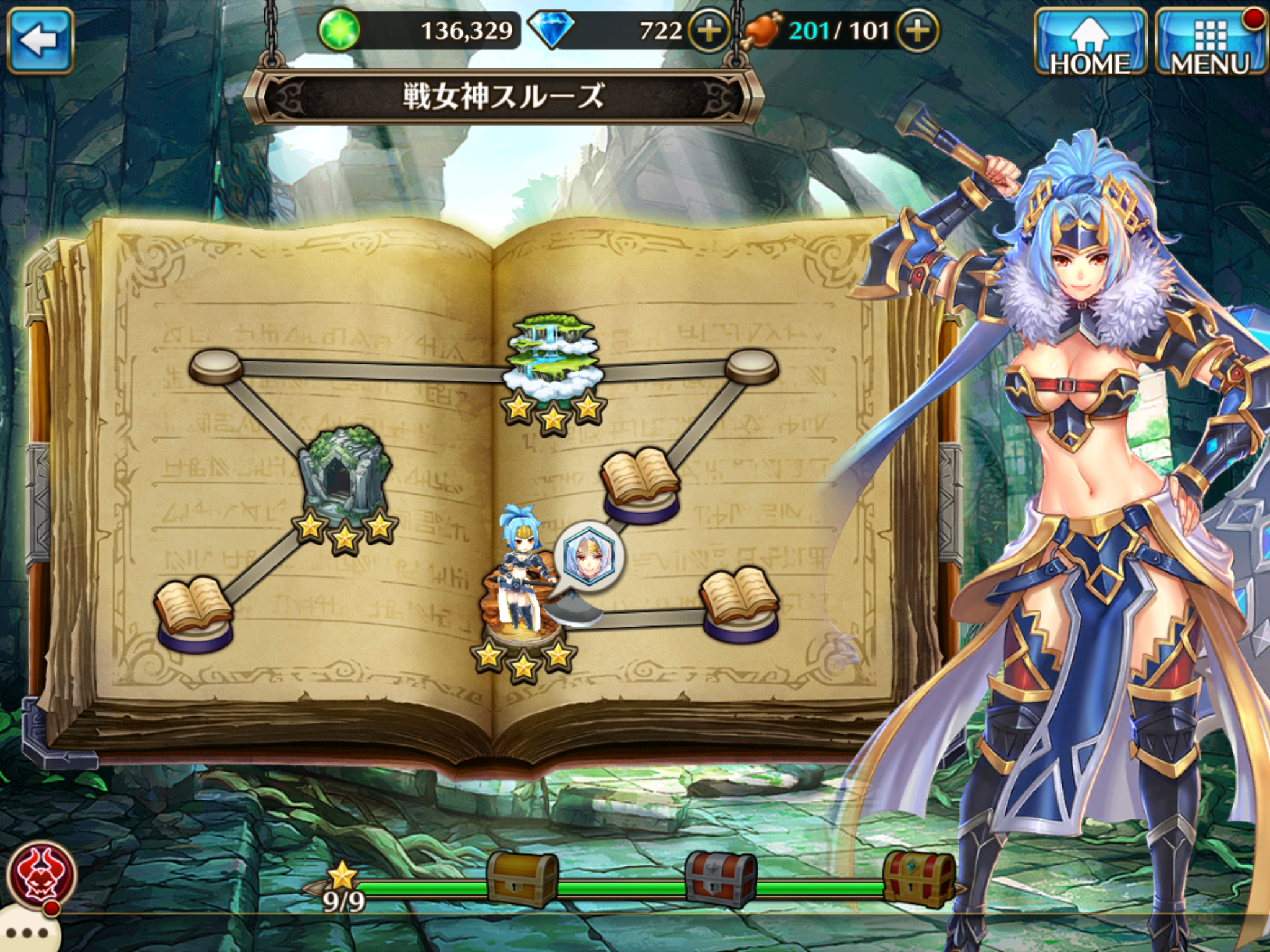Go back with the blue arrow button
Viewport: 1270px width, 952px height.
41,40
